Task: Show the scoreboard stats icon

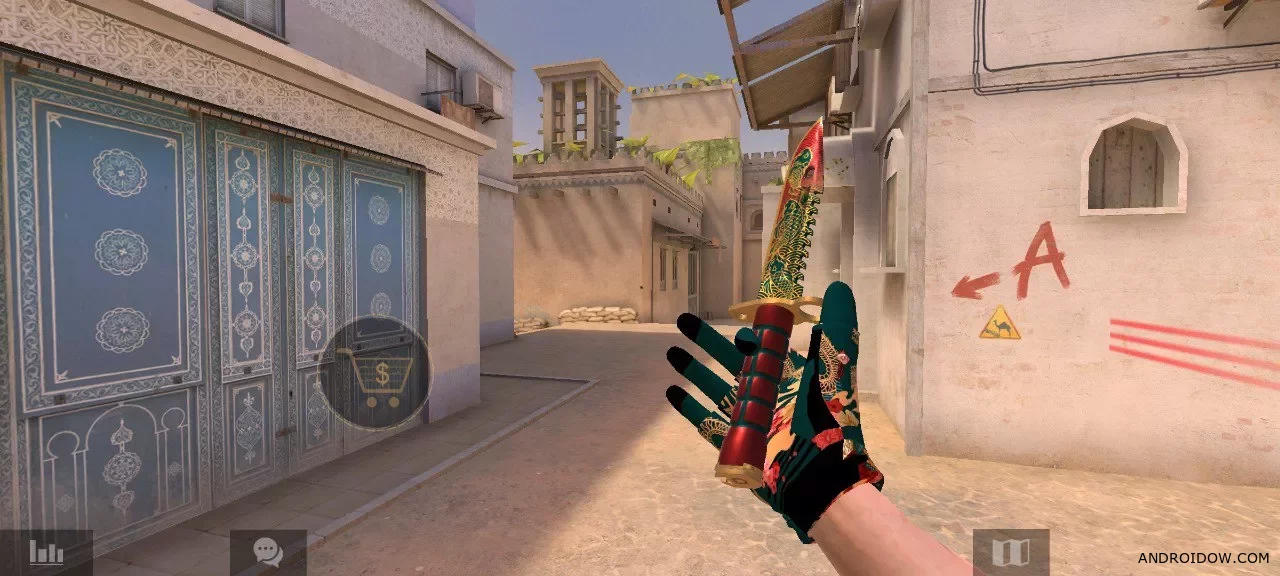Action: [x=46, y=552]
